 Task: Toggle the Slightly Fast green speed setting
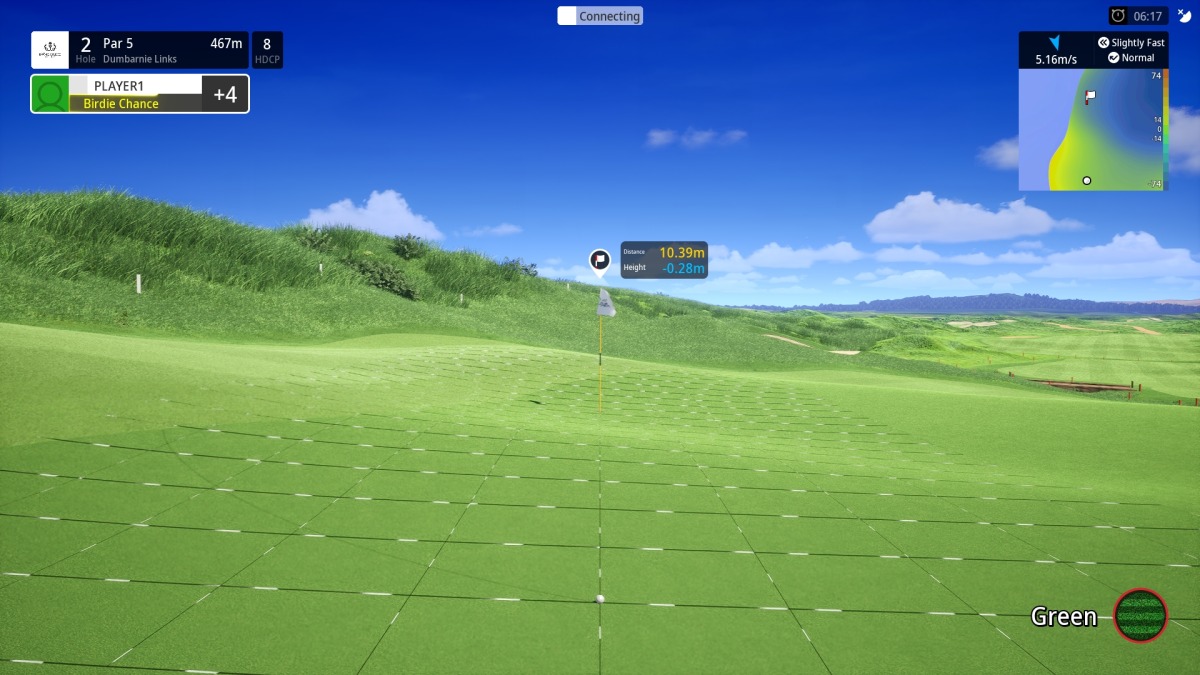tap(1131, 43)
